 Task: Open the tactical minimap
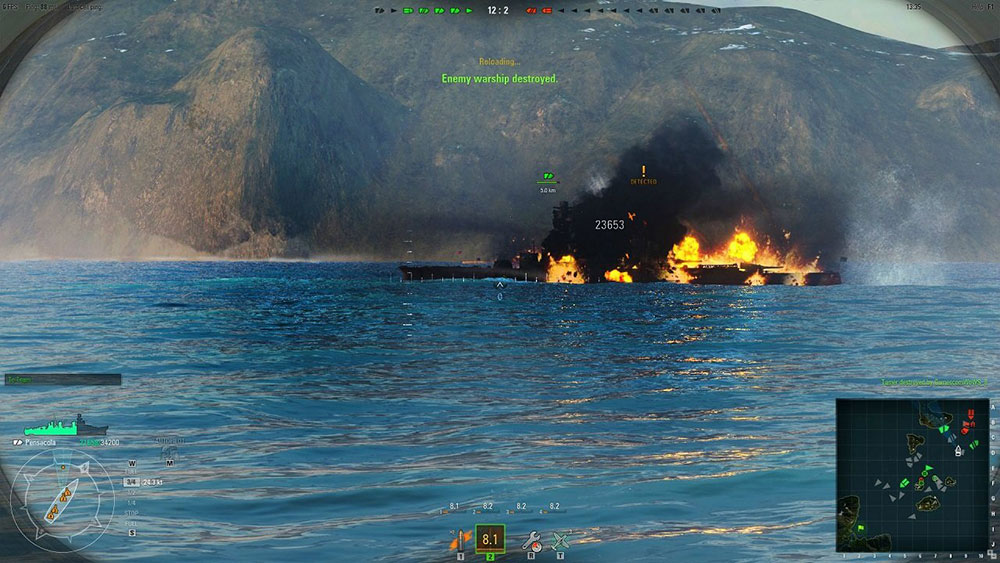pyautogui.click(x=912, y=475)
